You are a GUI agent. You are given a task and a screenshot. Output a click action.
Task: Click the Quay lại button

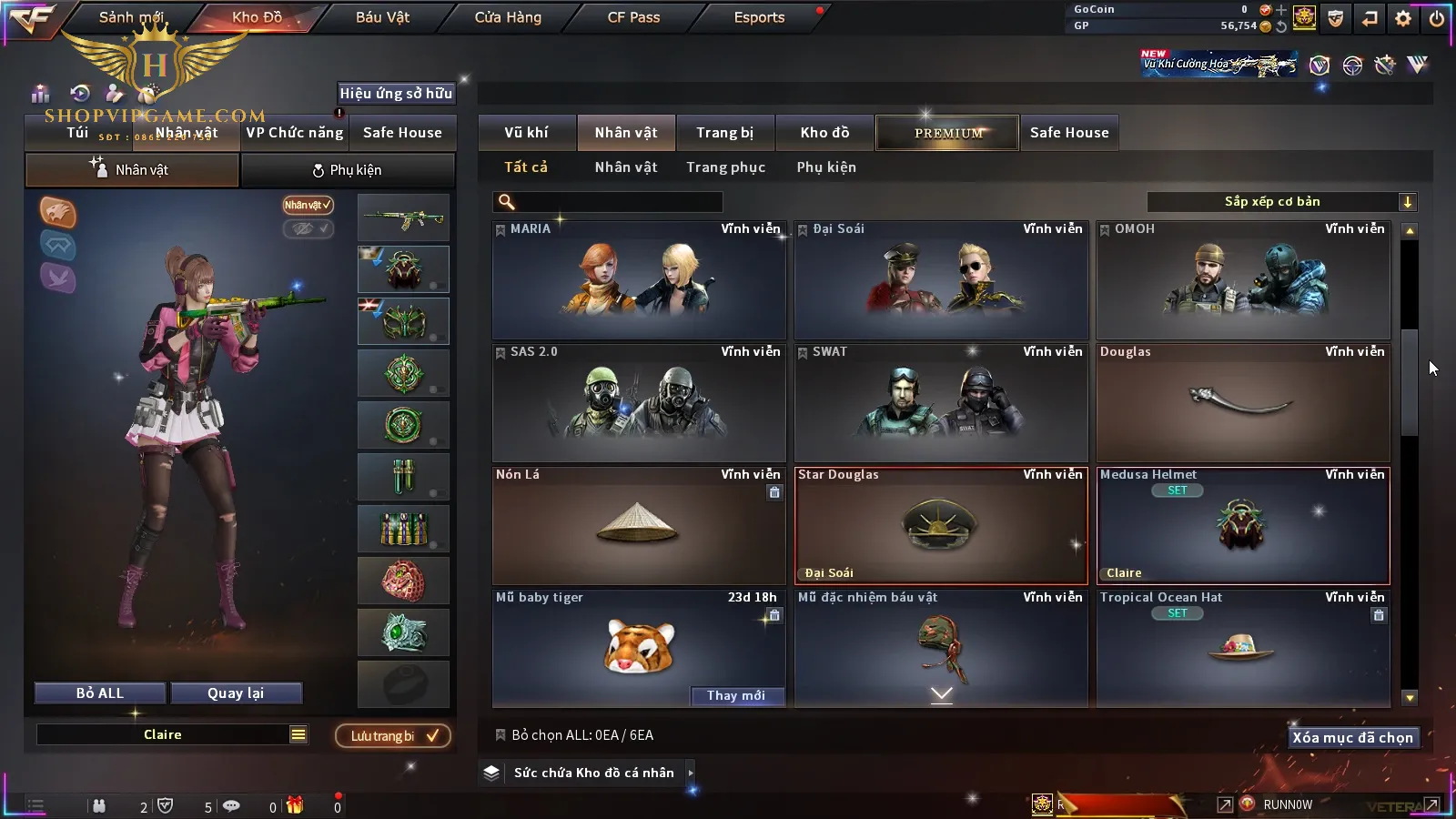coord(236,693)
